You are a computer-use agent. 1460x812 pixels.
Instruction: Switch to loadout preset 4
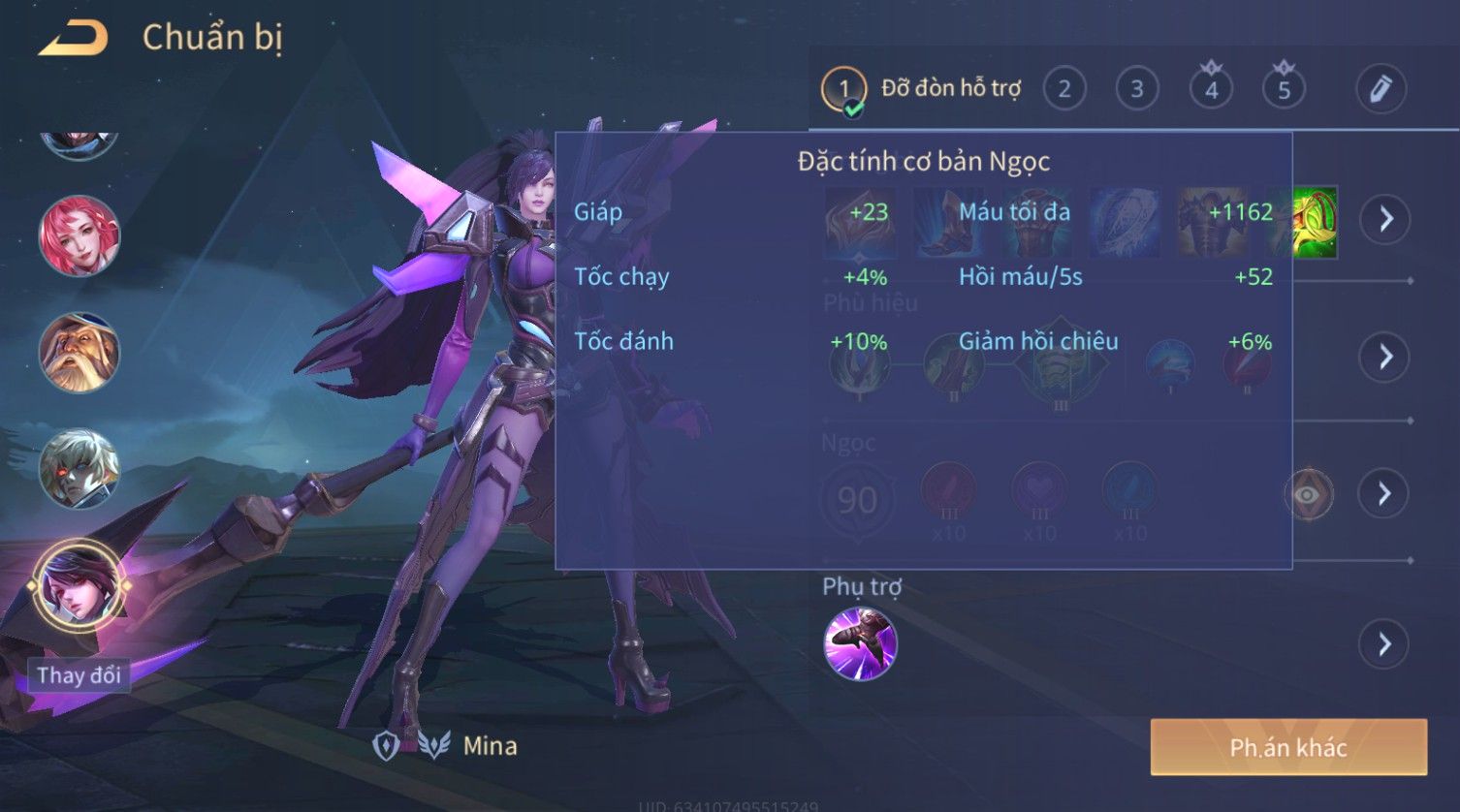(1211, 90)
